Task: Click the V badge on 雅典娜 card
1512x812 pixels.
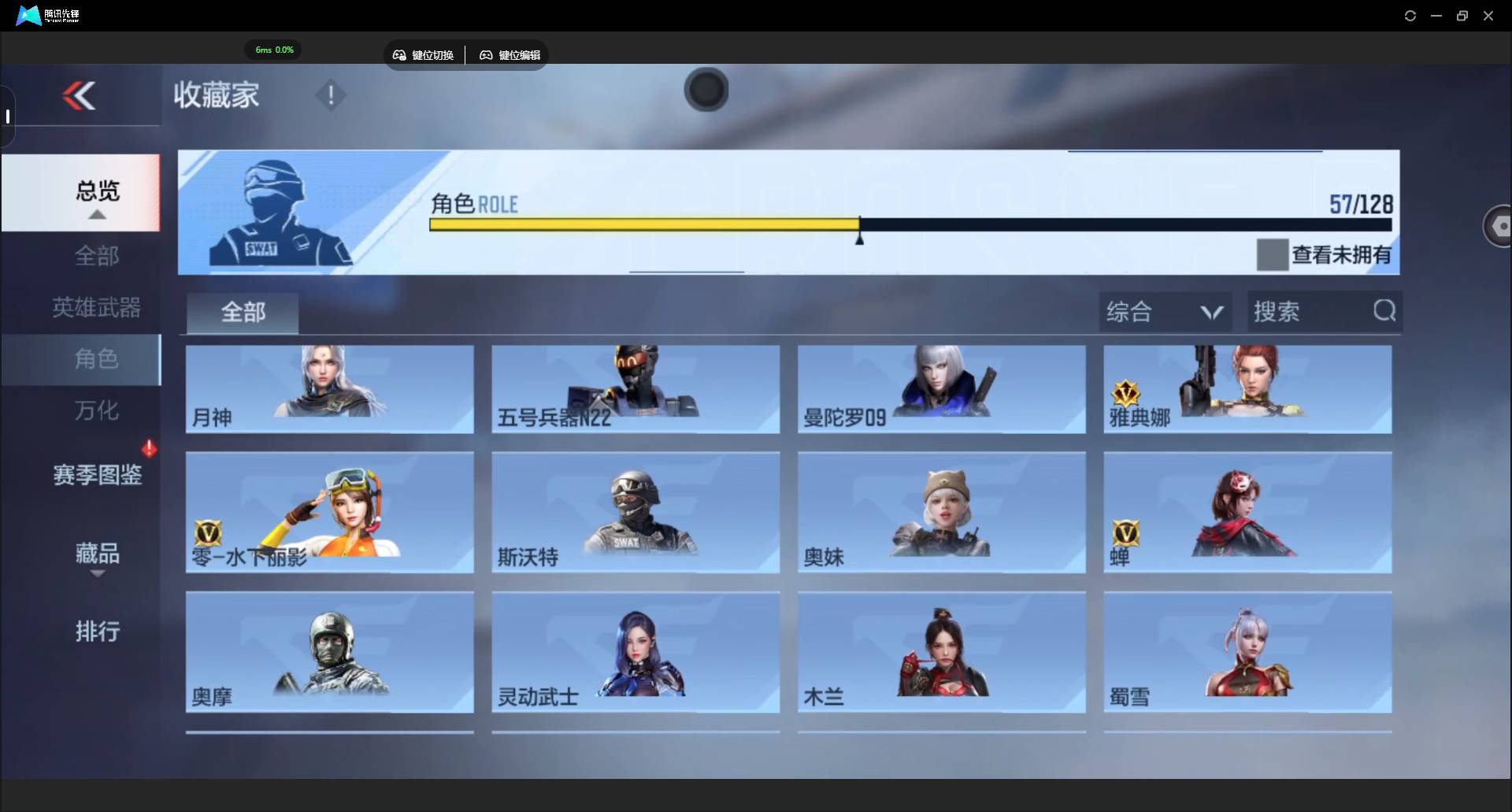Action: click(x=1125, y=390)
